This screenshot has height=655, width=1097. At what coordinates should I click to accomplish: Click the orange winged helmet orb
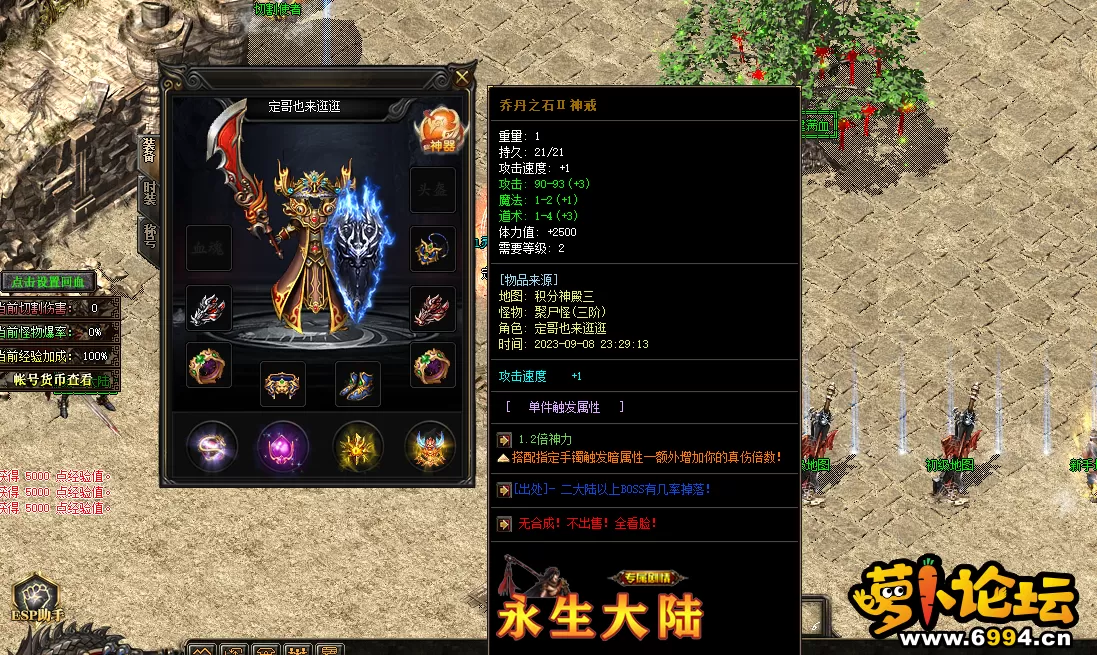tap(430, 446)
